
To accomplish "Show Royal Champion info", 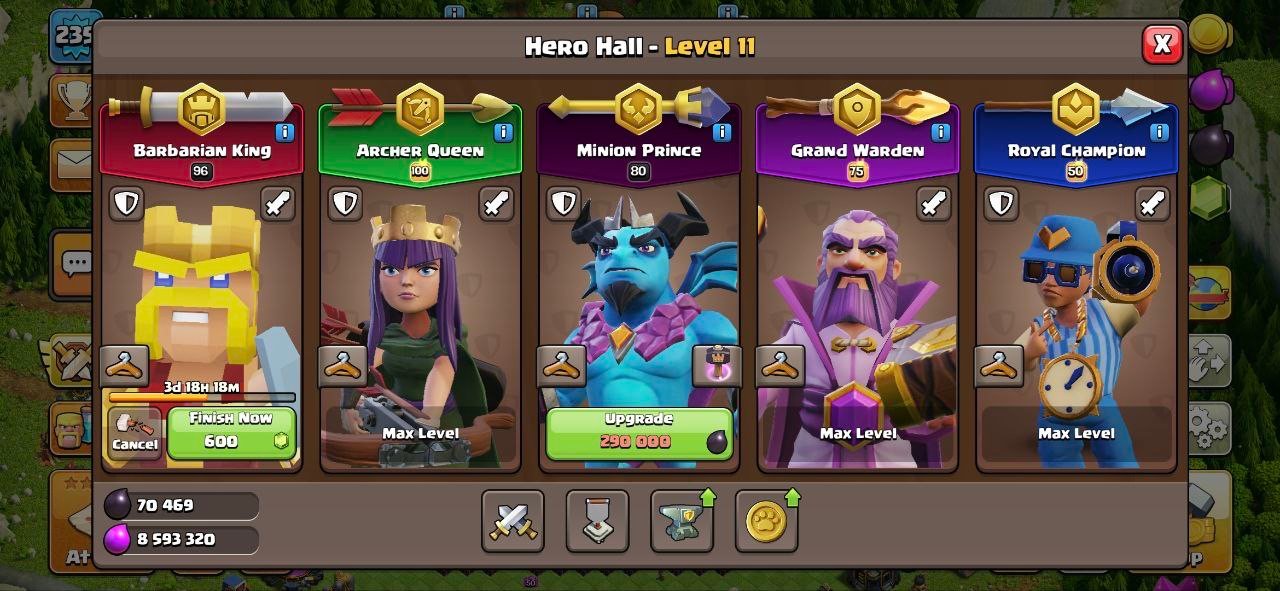I will click(1159, 132).
